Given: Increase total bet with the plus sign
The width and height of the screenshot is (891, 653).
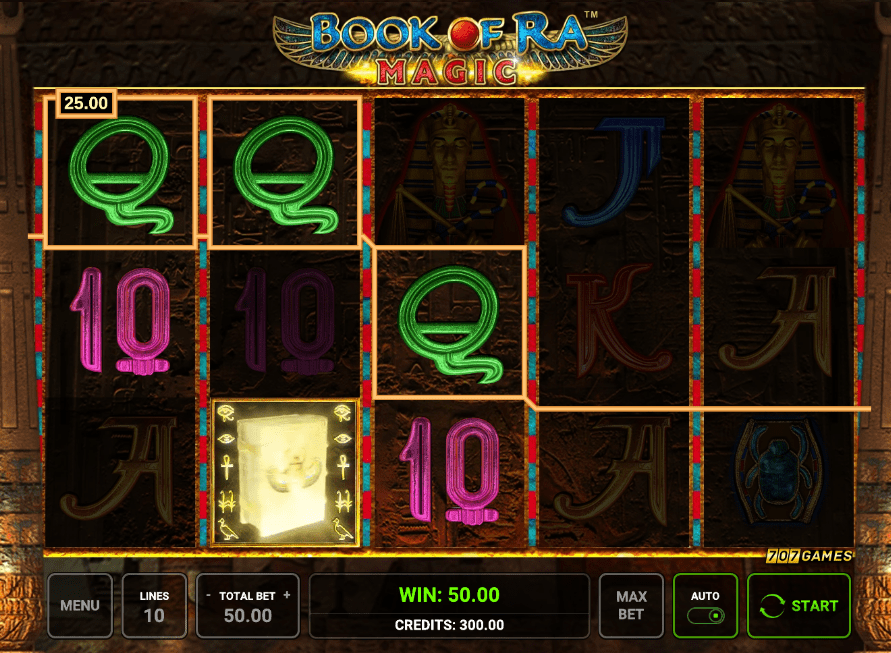Looking at the screenshot, I should coord(287,595).
